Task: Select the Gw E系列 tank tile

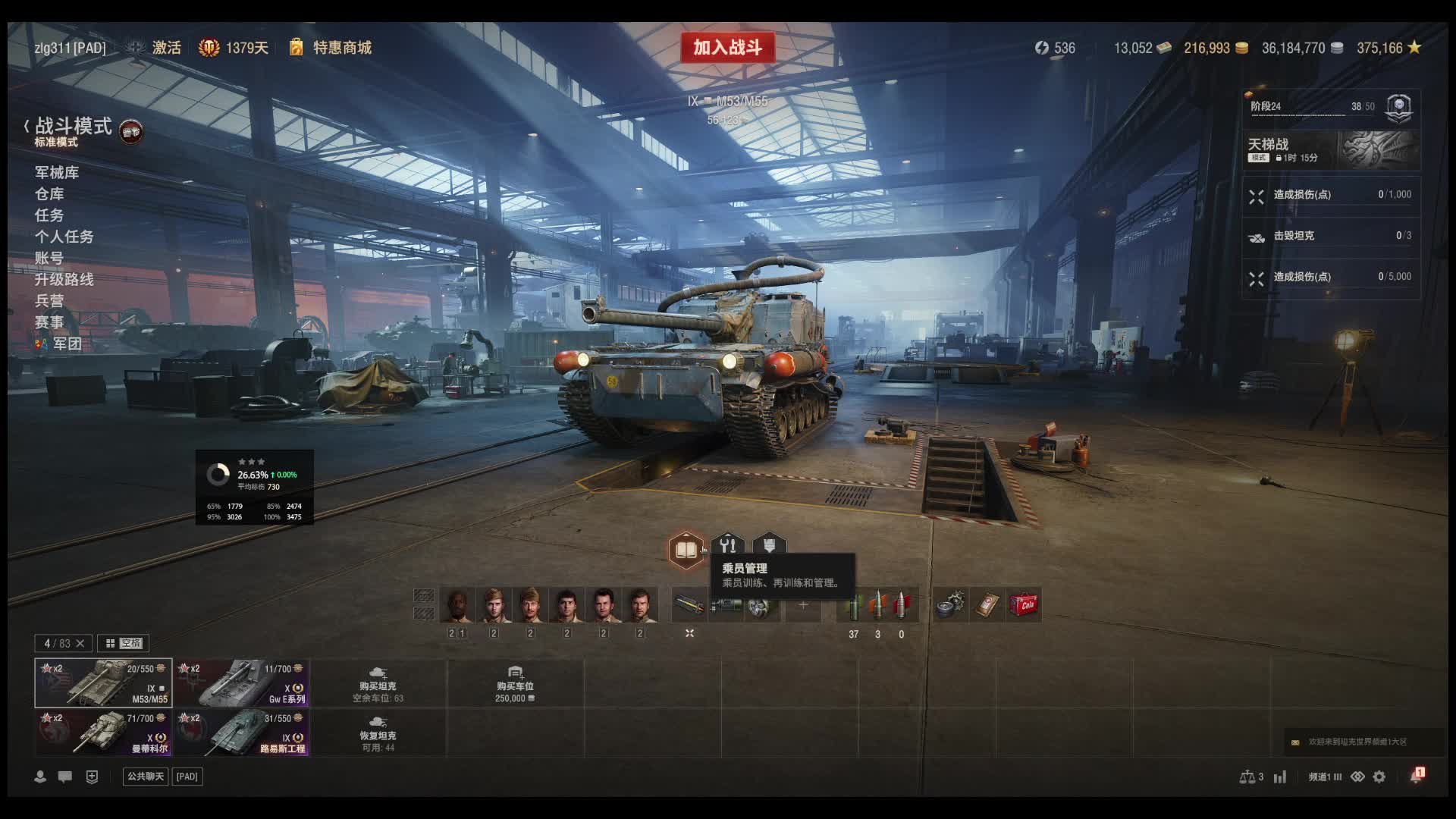Action: [x=241, y=683]
